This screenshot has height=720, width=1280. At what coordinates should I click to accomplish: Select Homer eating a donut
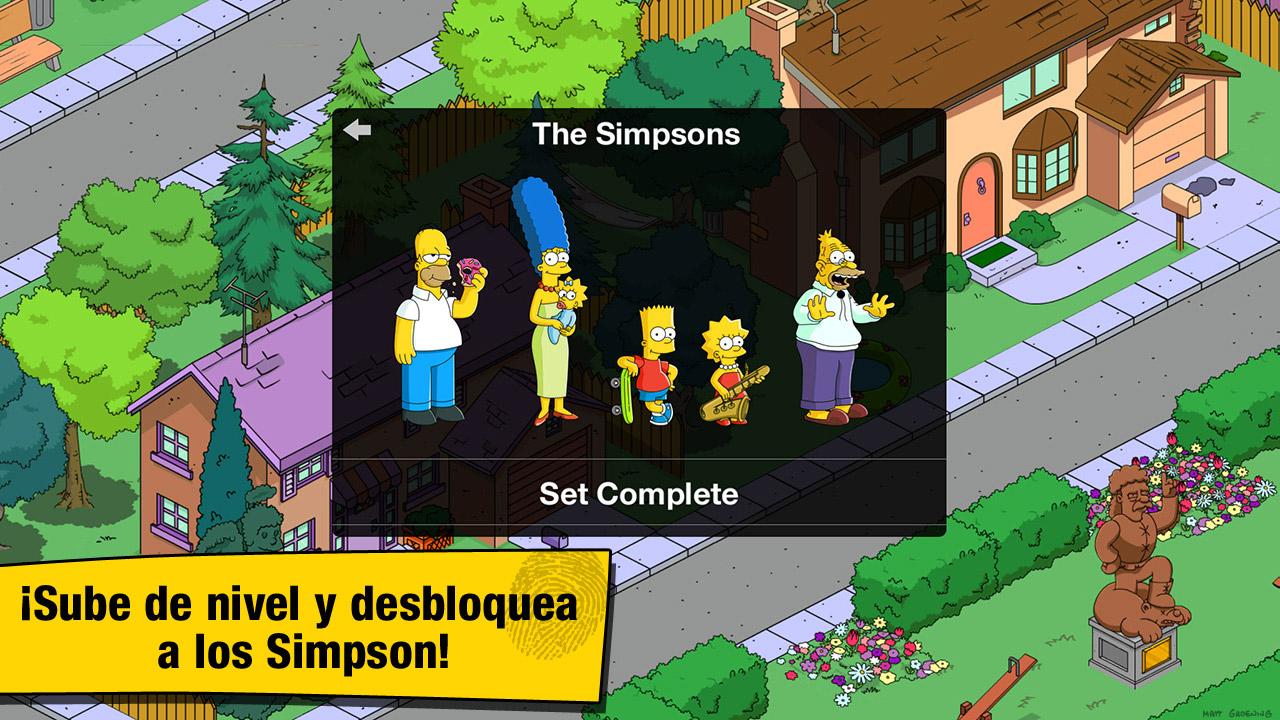coord(432,320)
